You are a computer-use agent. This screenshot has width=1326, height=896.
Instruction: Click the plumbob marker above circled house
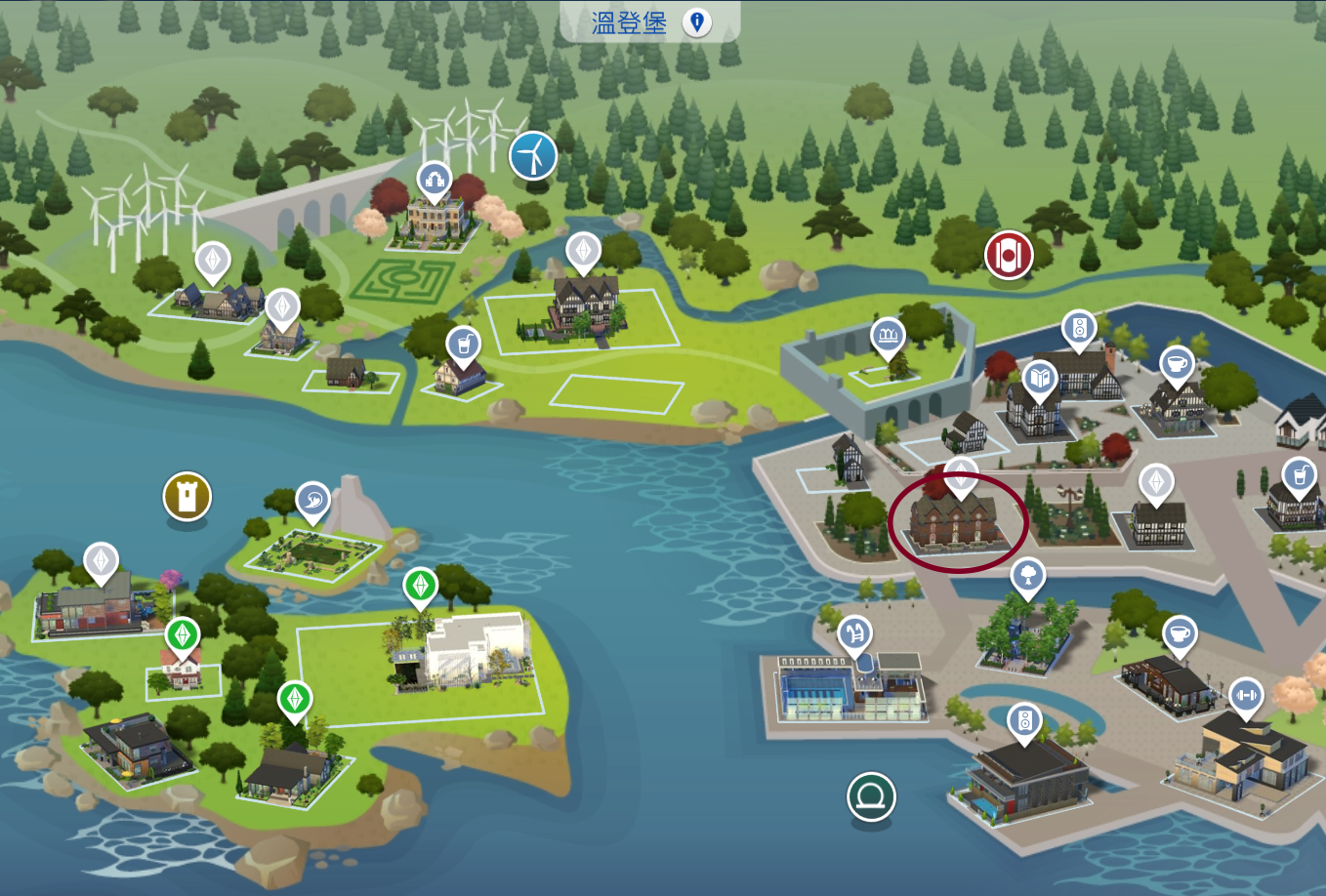pyautogui.click(x=961, y=475)
